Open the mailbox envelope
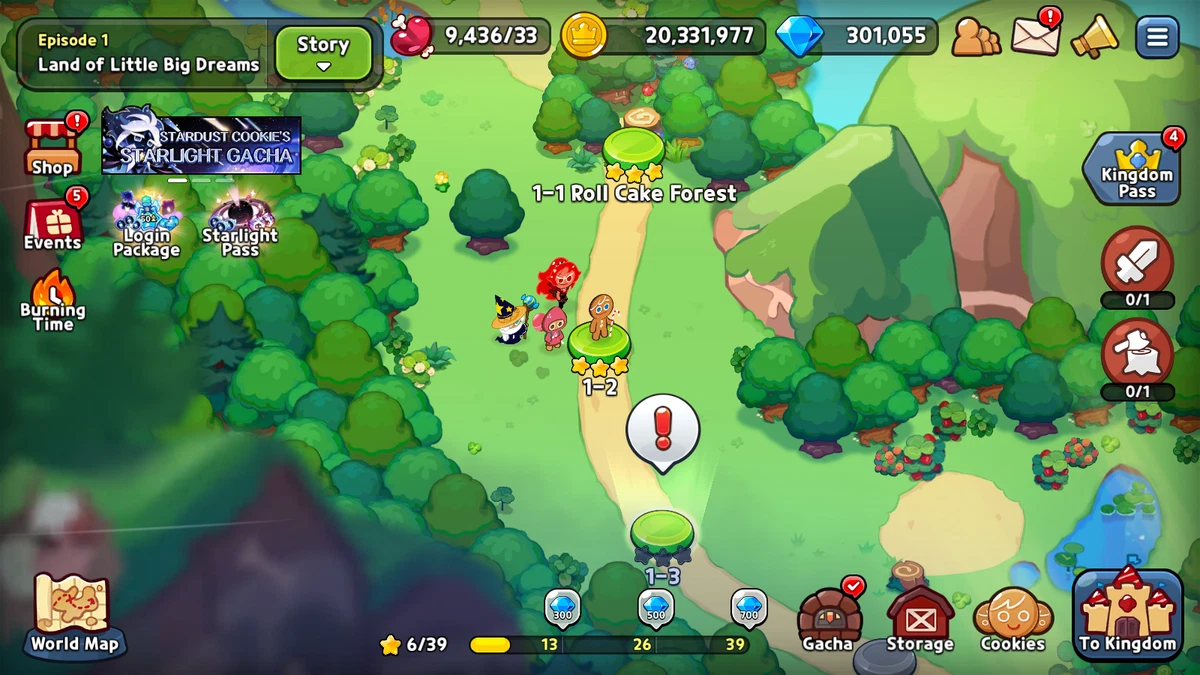Image resolution: width=1200 pixels, height=675 pixels. 1035,37
